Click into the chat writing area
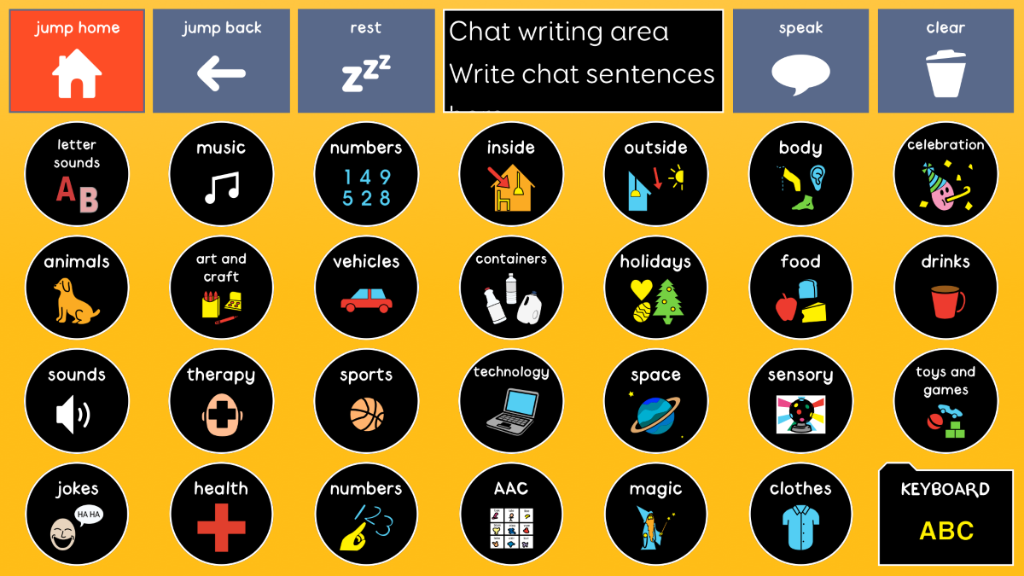 [583, 61]
